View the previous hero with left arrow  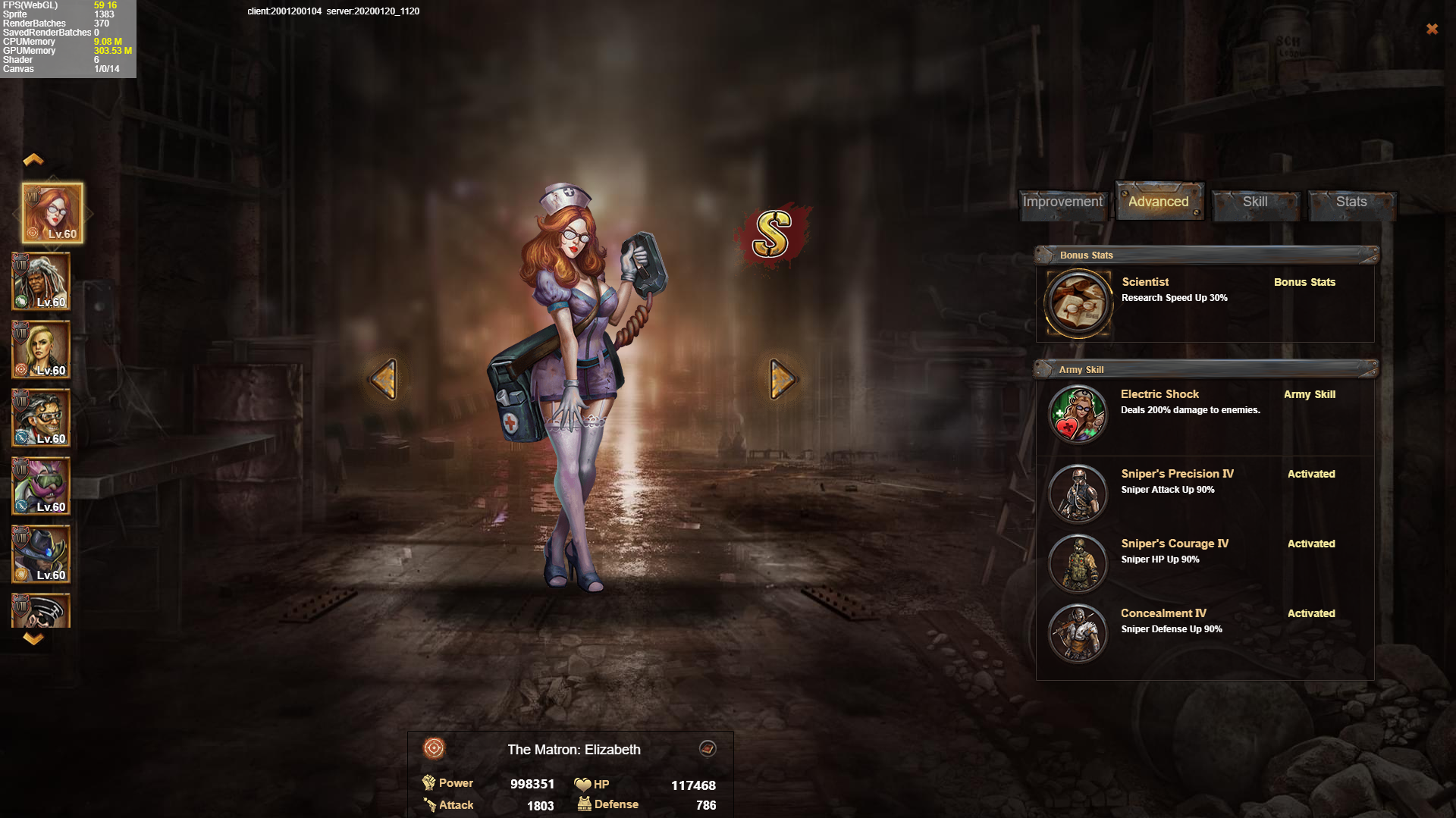384,378
